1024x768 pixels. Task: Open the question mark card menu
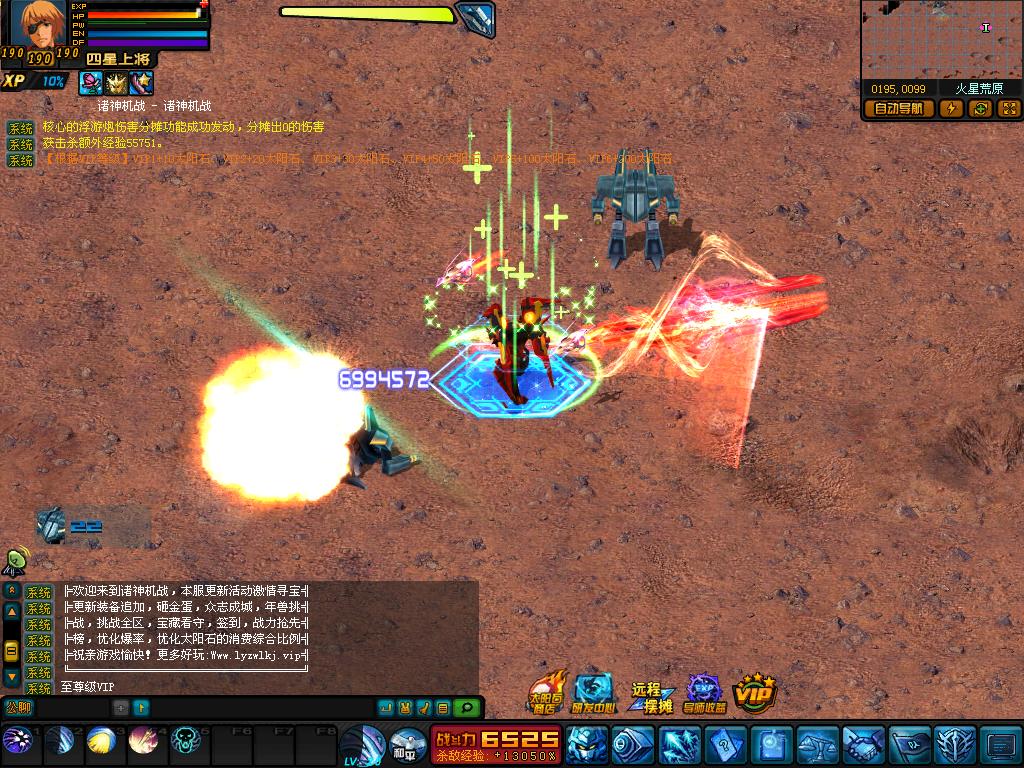coord(724,745)
